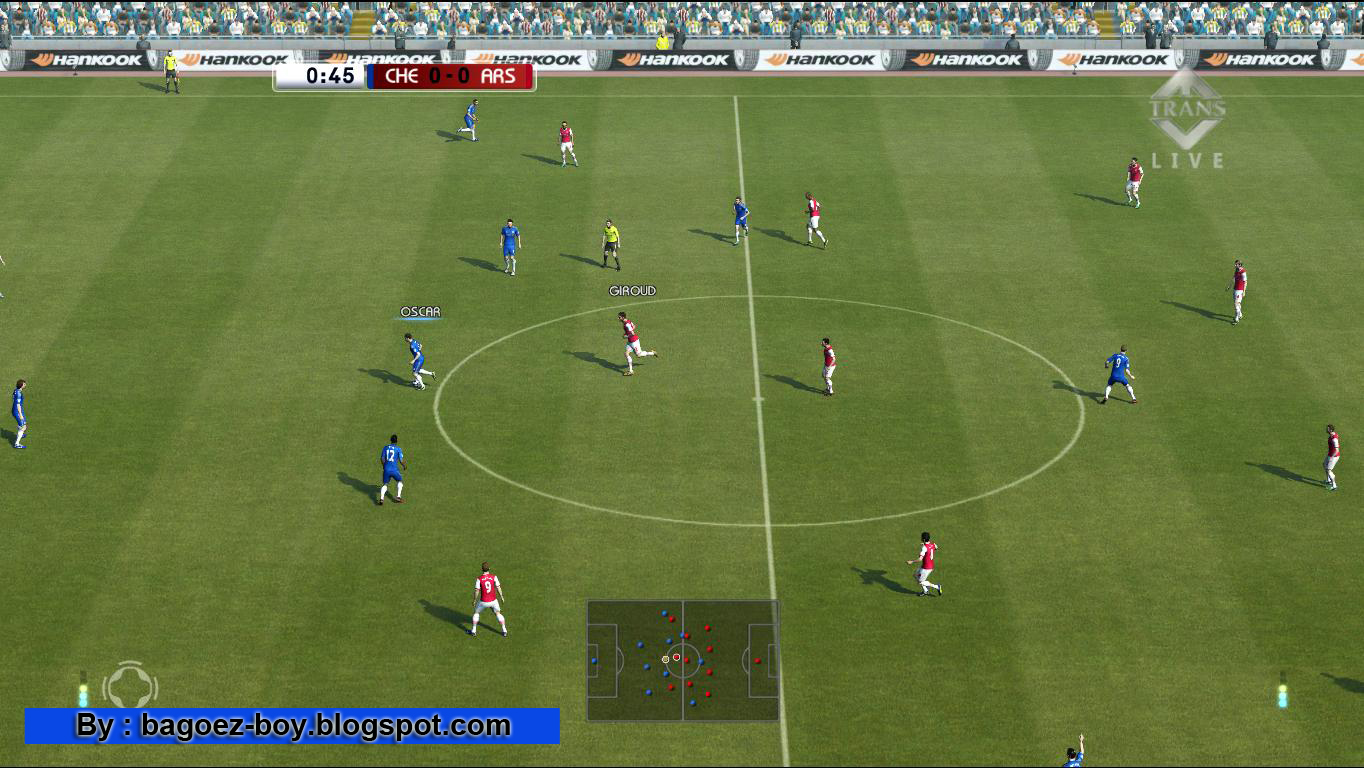Image resolution: width=1364 pixels, height=768 pixels.
Task: Toggle the GIROUD player name indicator
Action: tap(633, 289)
